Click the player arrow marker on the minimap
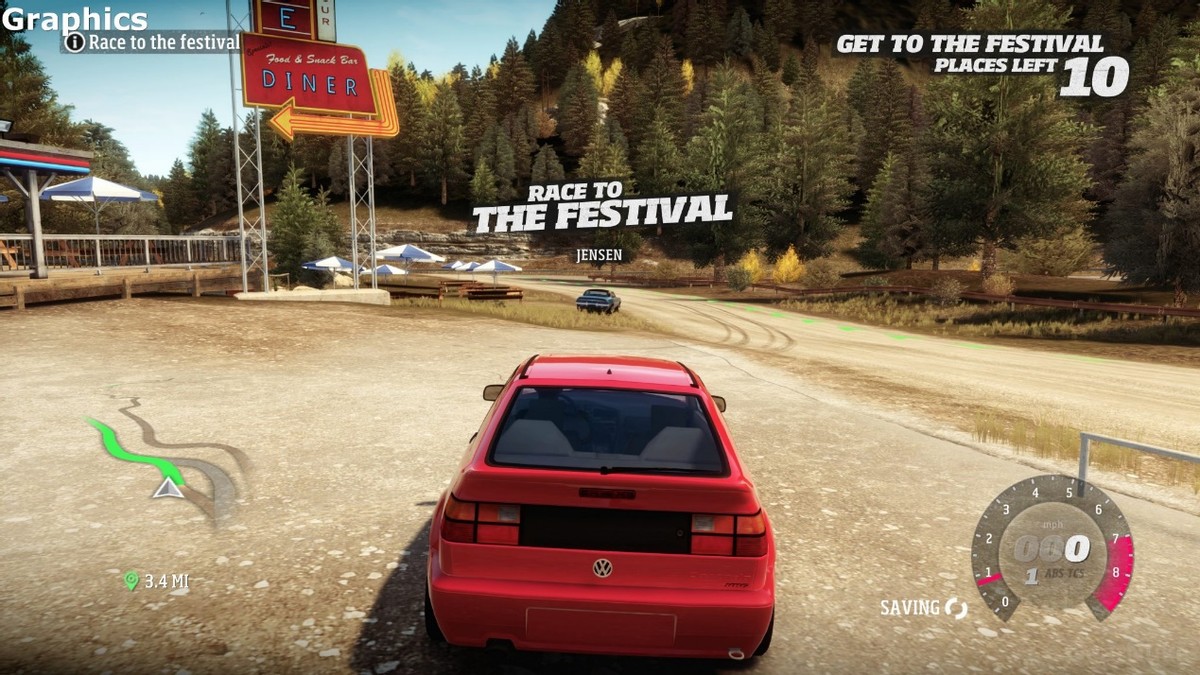The height and width of the screenshot is (675, 1200). (168, 488)
